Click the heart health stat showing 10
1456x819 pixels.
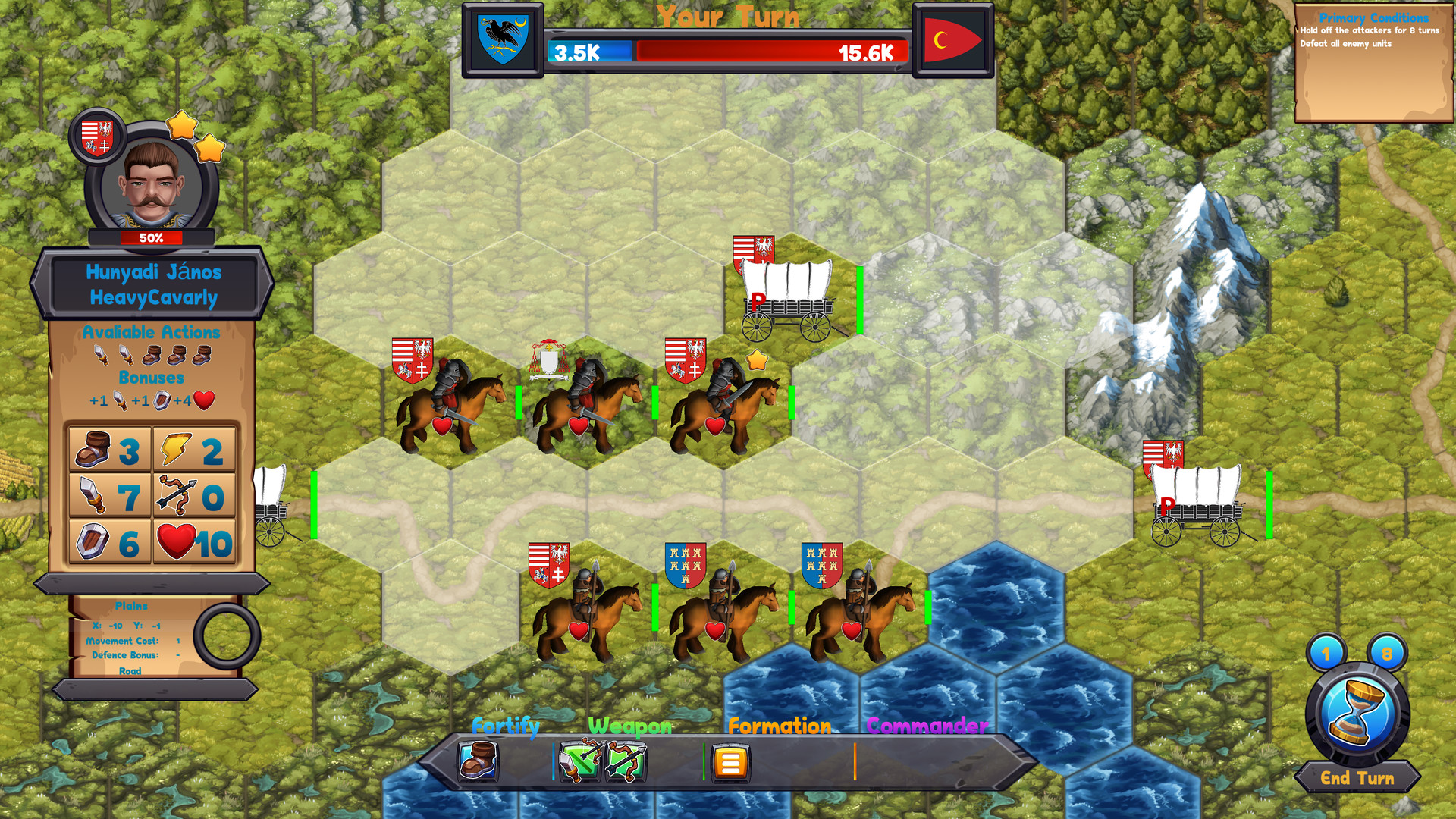193,543
